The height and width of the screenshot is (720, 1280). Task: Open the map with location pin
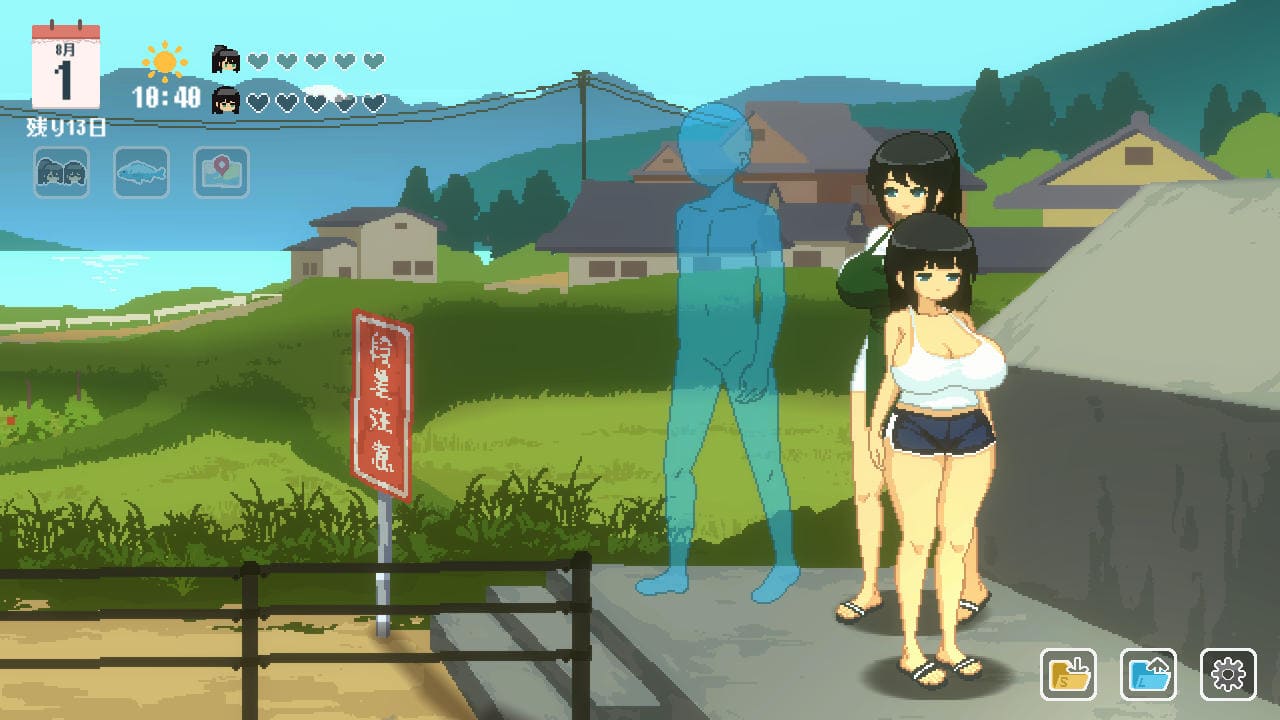pyautogui.click(x=221, y=173)
